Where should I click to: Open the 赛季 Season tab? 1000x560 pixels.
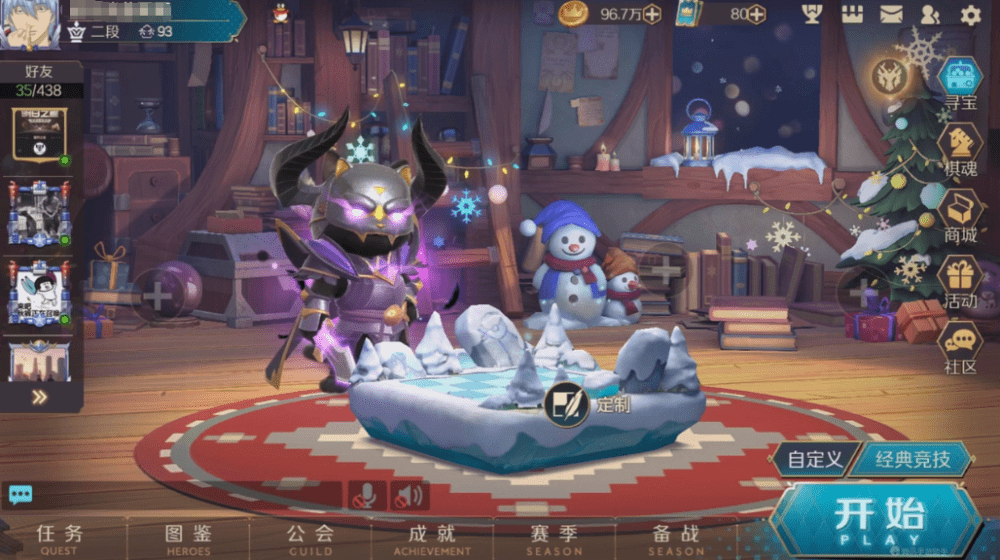[x=554, y=538]
